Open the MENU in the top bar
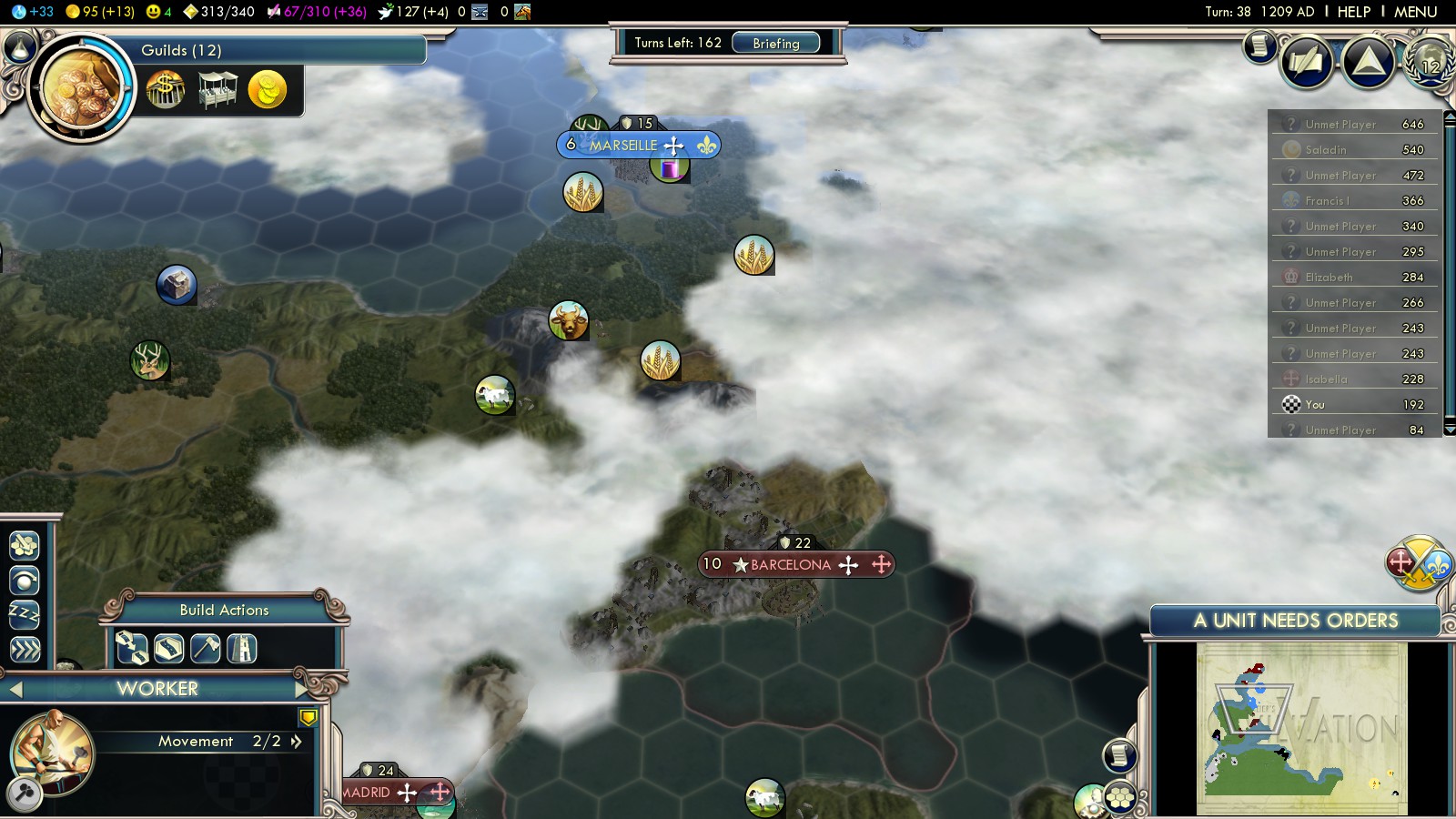The image size is (1456, 819). click(x=1415, y=12)
